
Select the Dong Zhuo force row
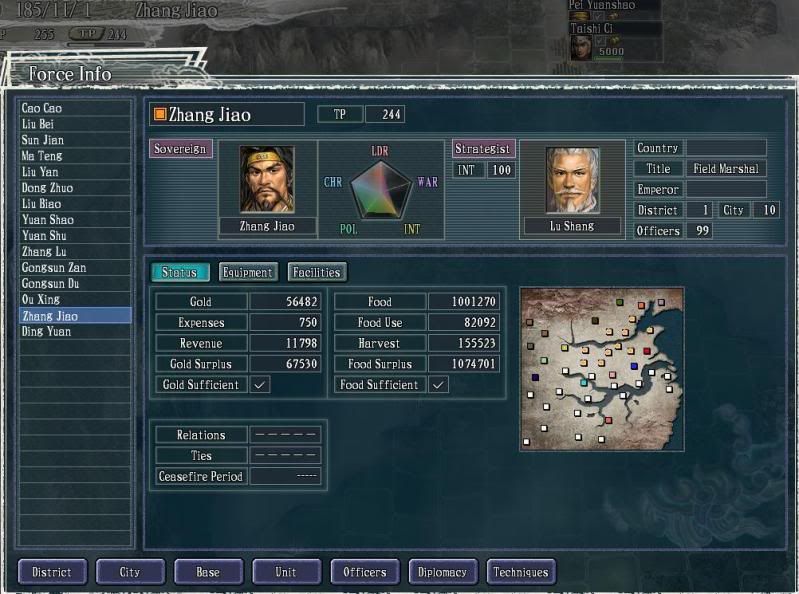[x=75, y=188]
